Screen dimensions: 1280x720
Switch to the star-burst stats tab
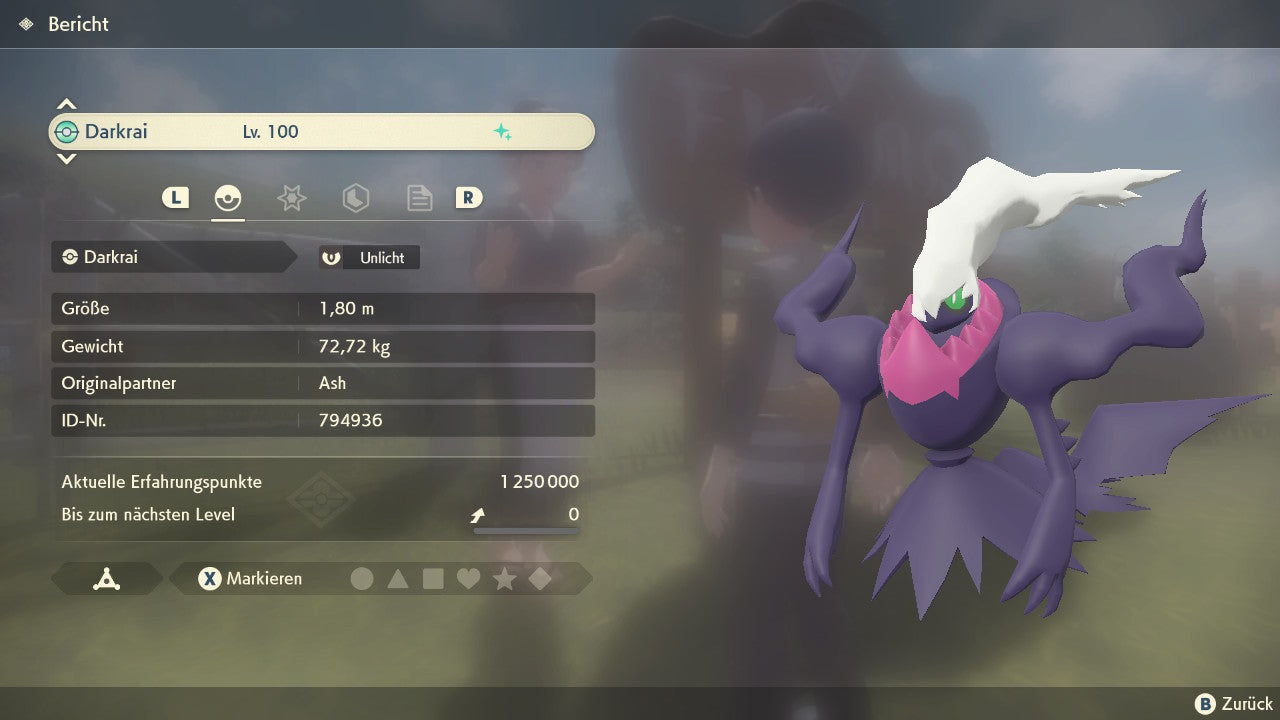pyautogui.click(x=291, y=198)
